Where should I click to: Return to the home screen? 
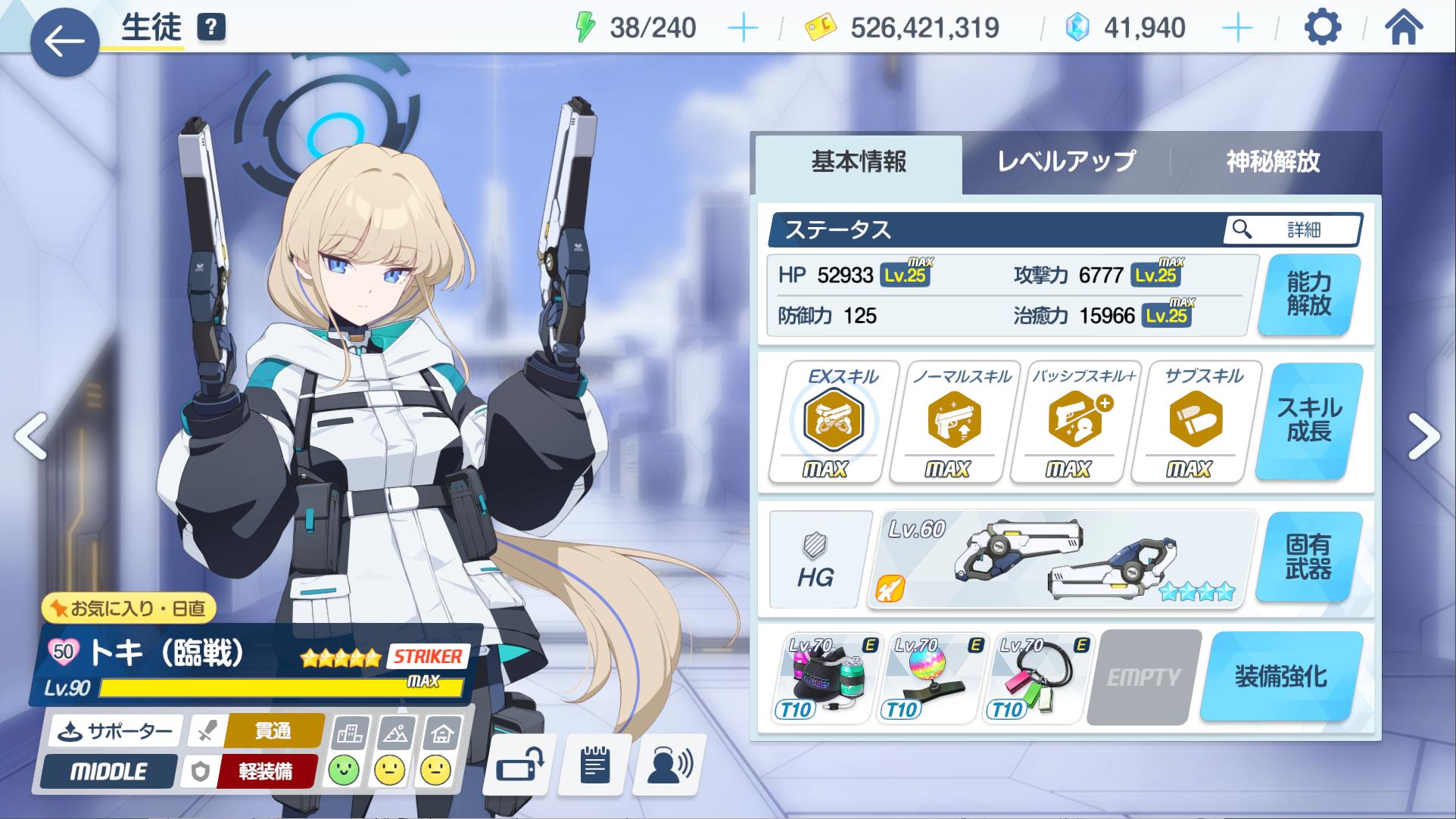click(1403, 29)
